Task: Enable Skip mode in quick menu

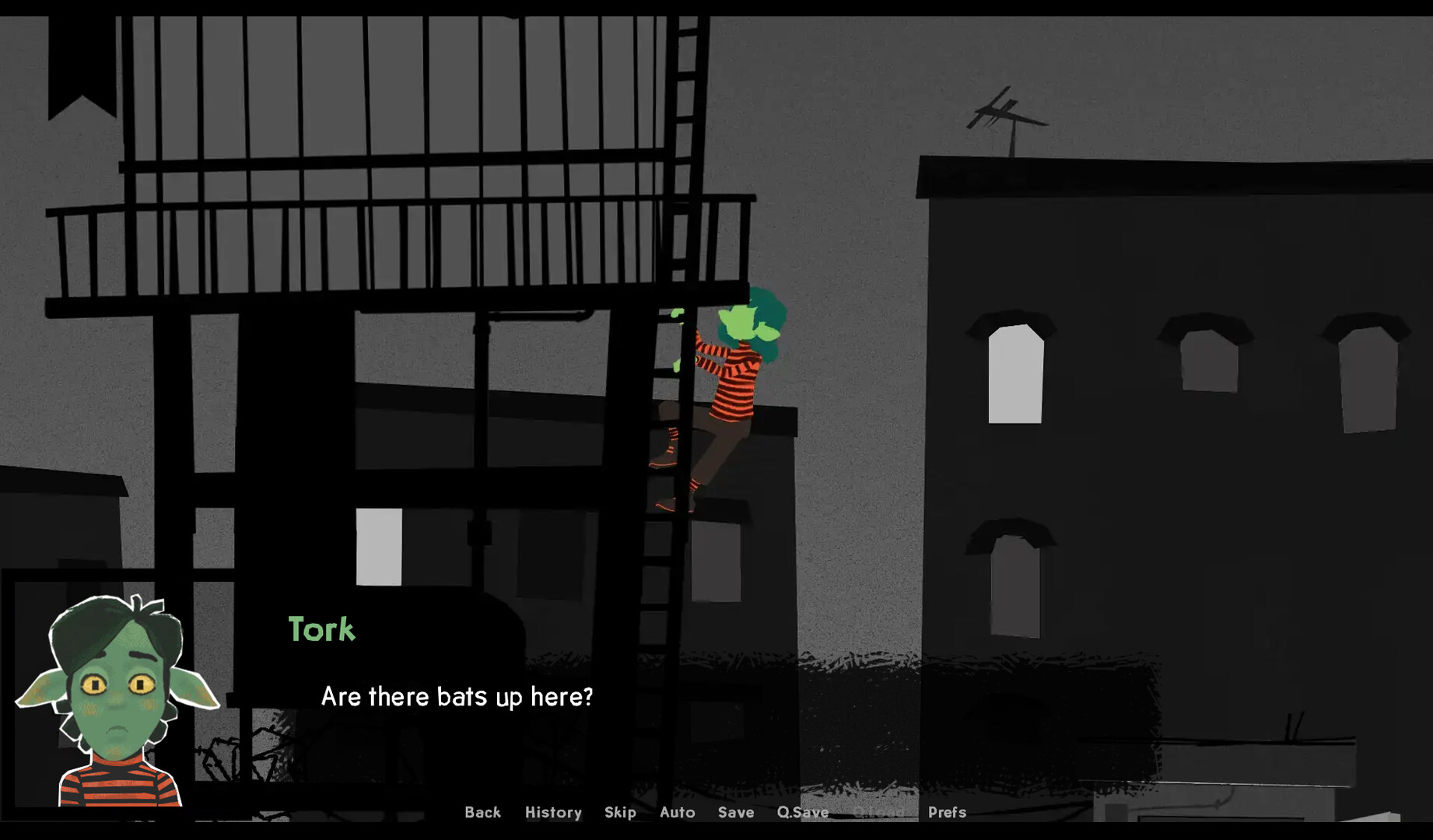Action: pos(620,812)
